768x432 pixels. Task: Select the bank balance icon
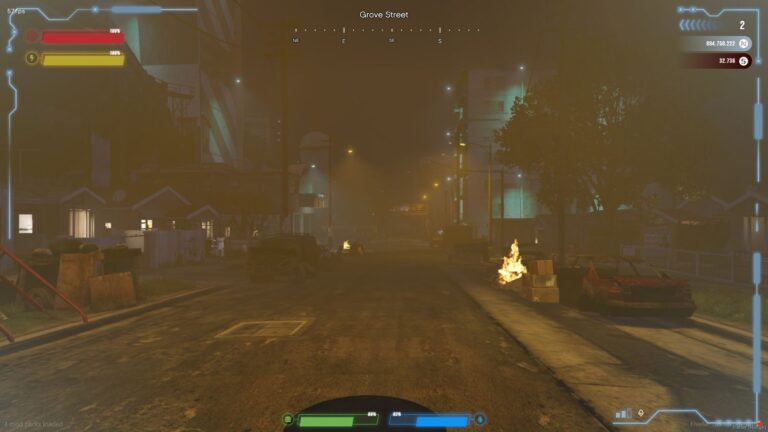pos(743,44)
